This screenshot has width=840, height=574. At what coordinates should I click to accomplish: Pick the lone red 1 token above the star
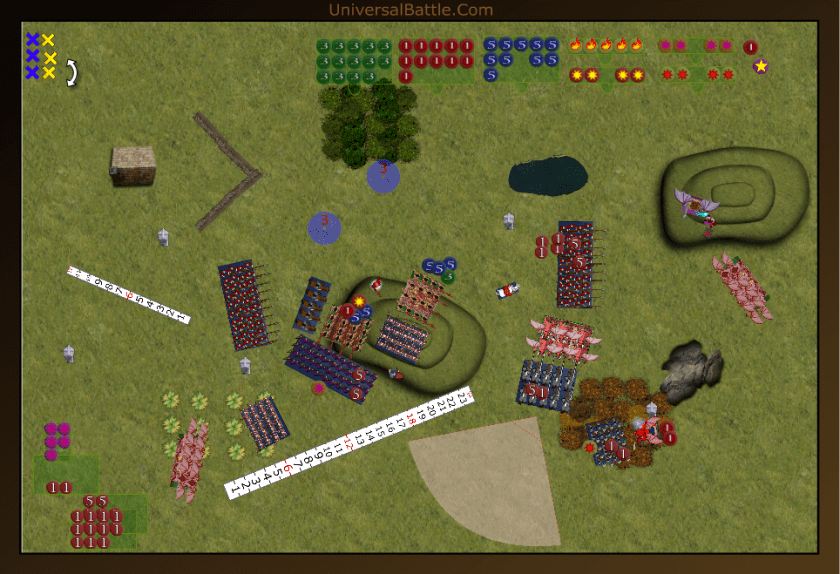pyautogui.click(x=751, y=47)
